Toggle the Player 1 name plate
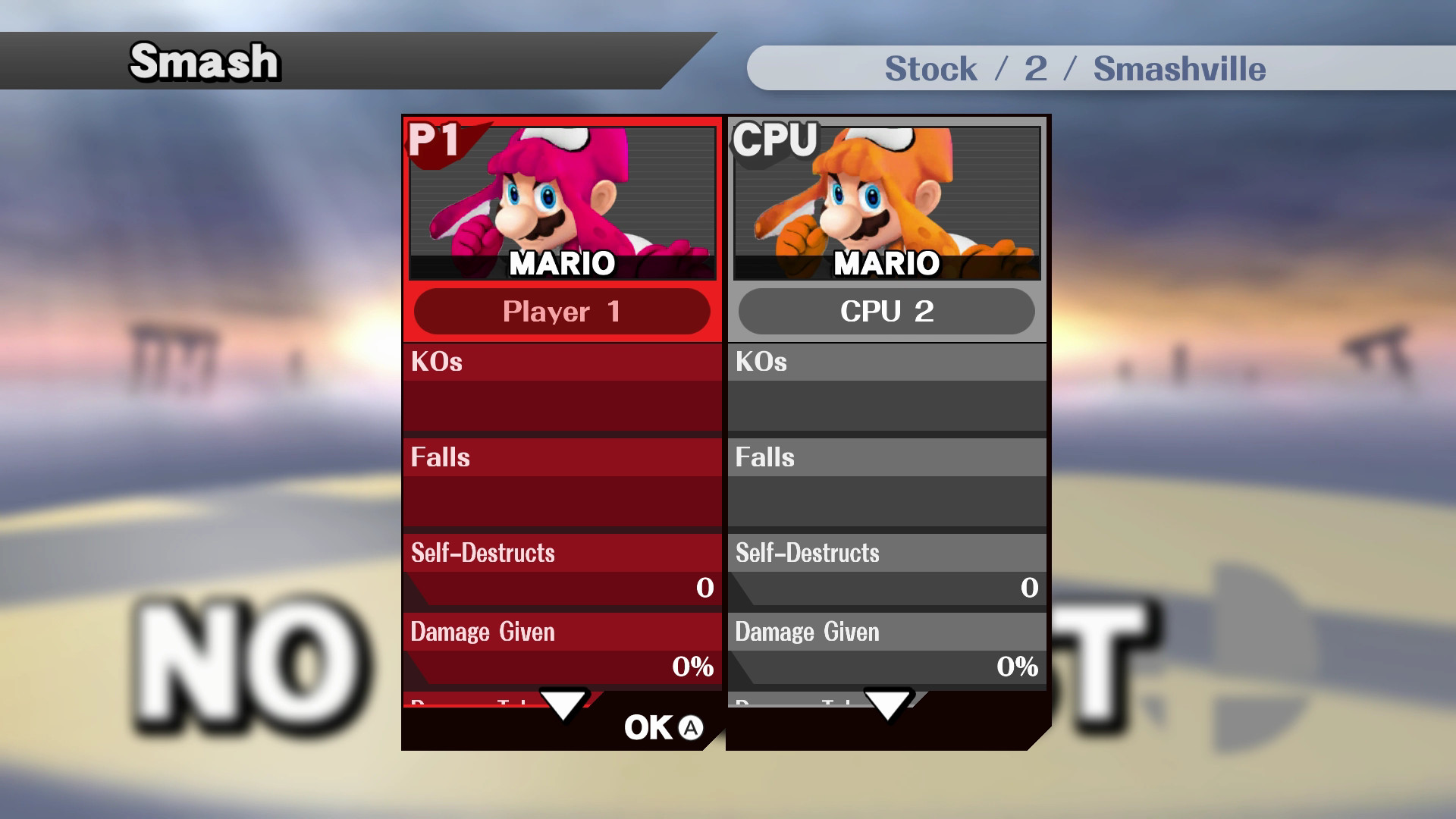The height and width of the screenshot is (819, 1456). tap(561, 312)
